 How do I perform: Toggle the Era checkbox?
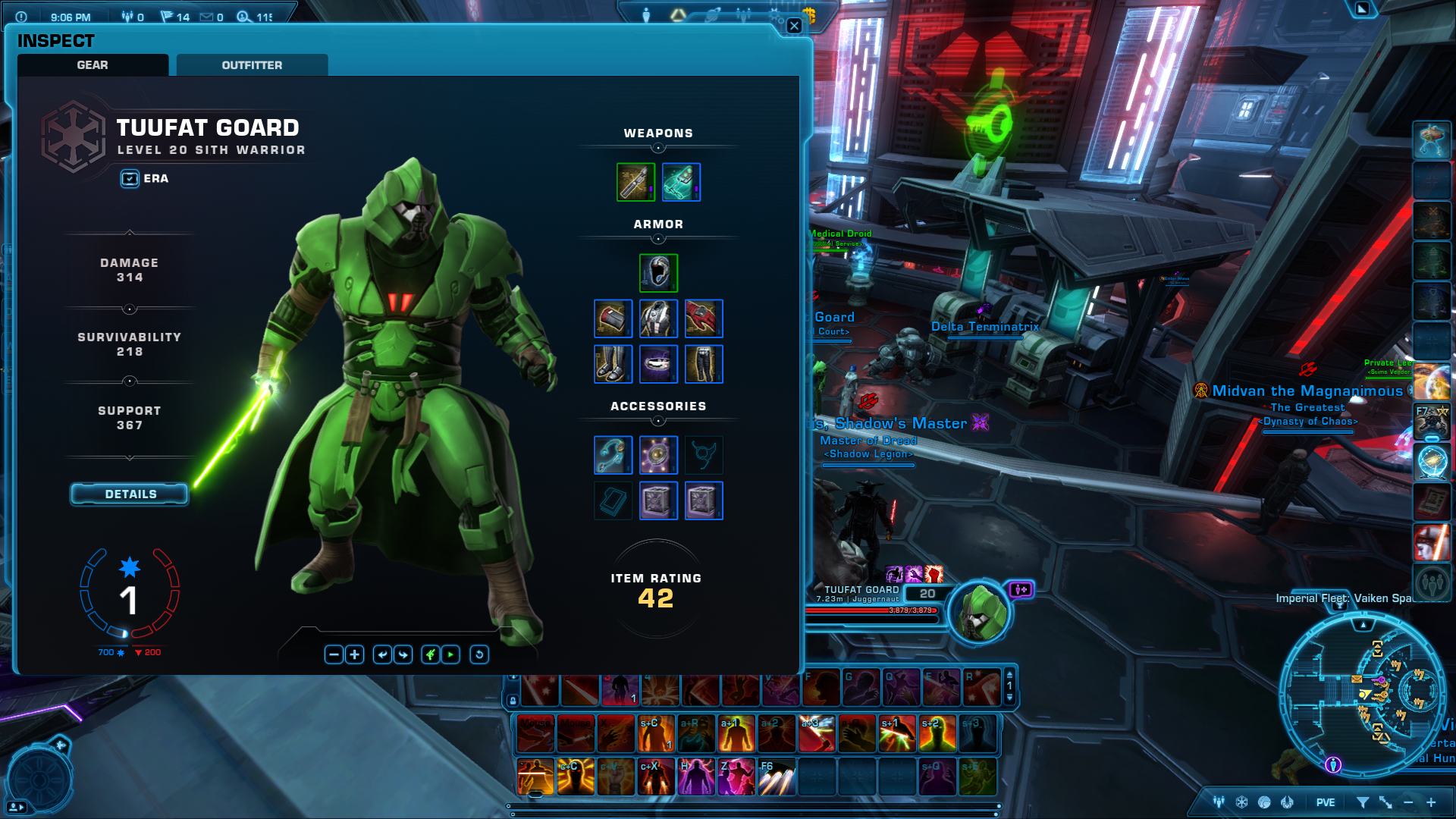[x=130, y=179]
